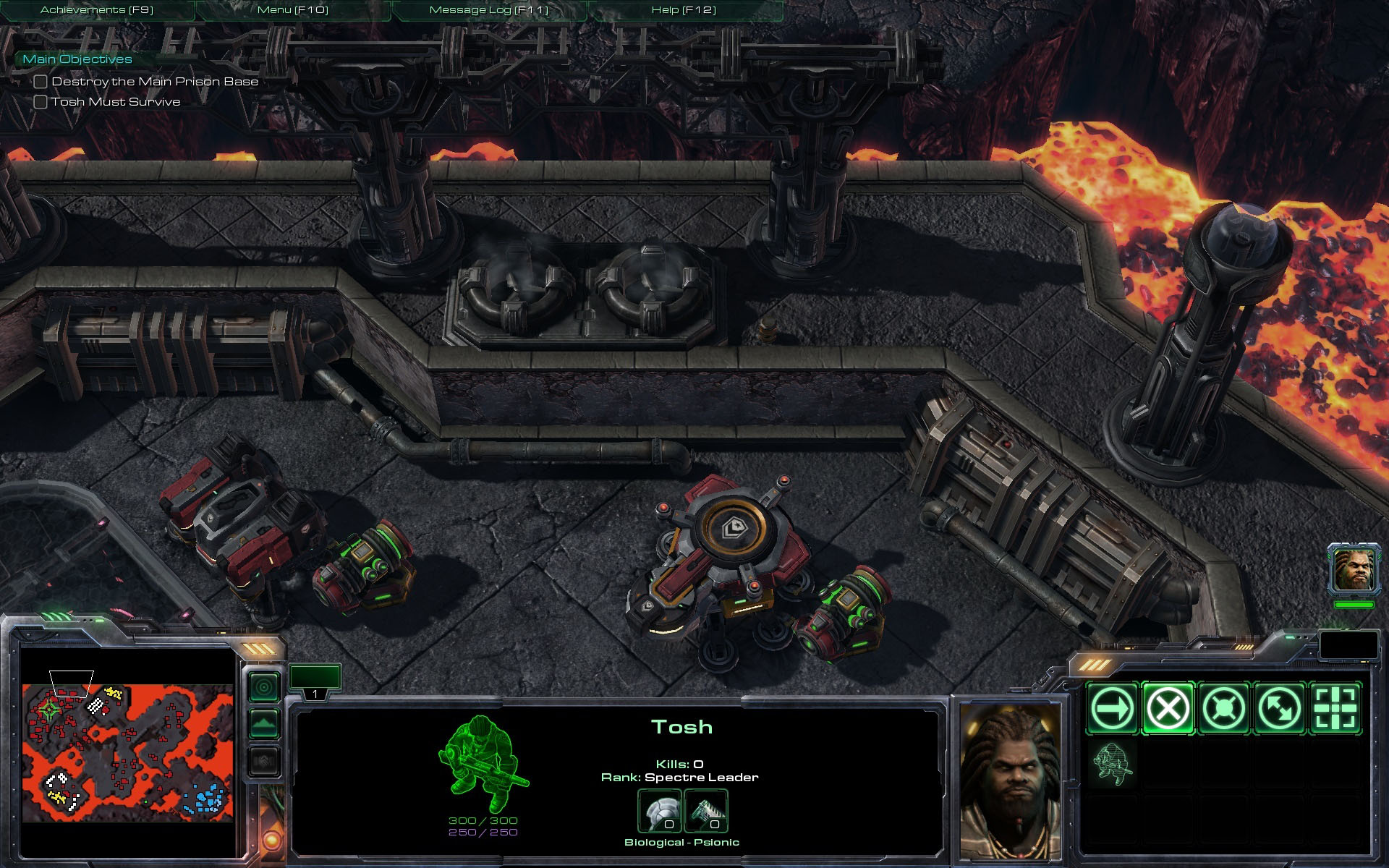
Task: Open the game Menu
Action: pos(293,10)
